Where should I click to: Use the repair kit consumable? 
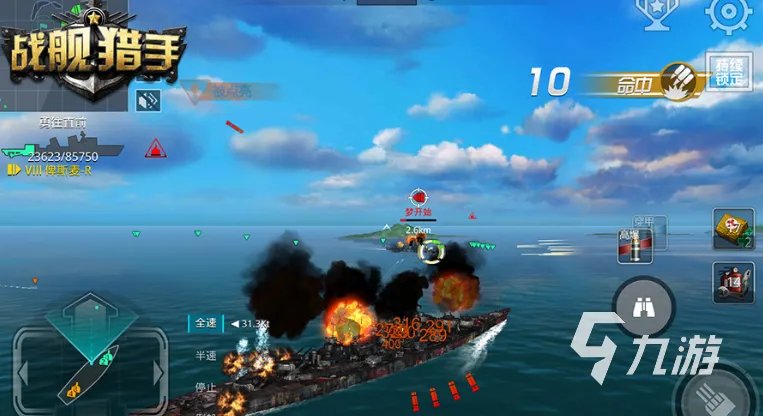pos(732,230)
